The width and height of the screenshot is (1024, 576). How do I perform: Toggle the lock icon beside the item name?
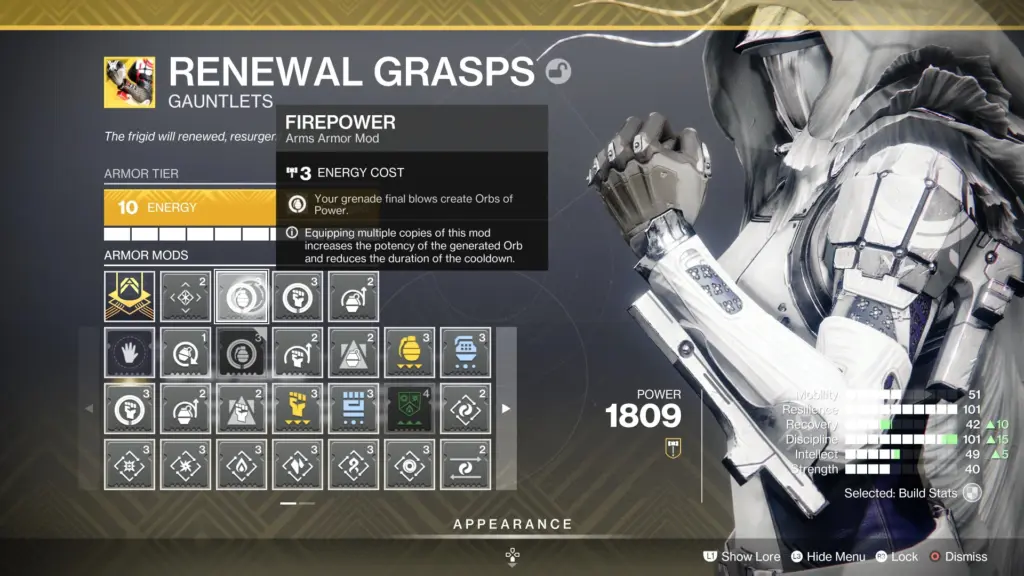[557, 72]
